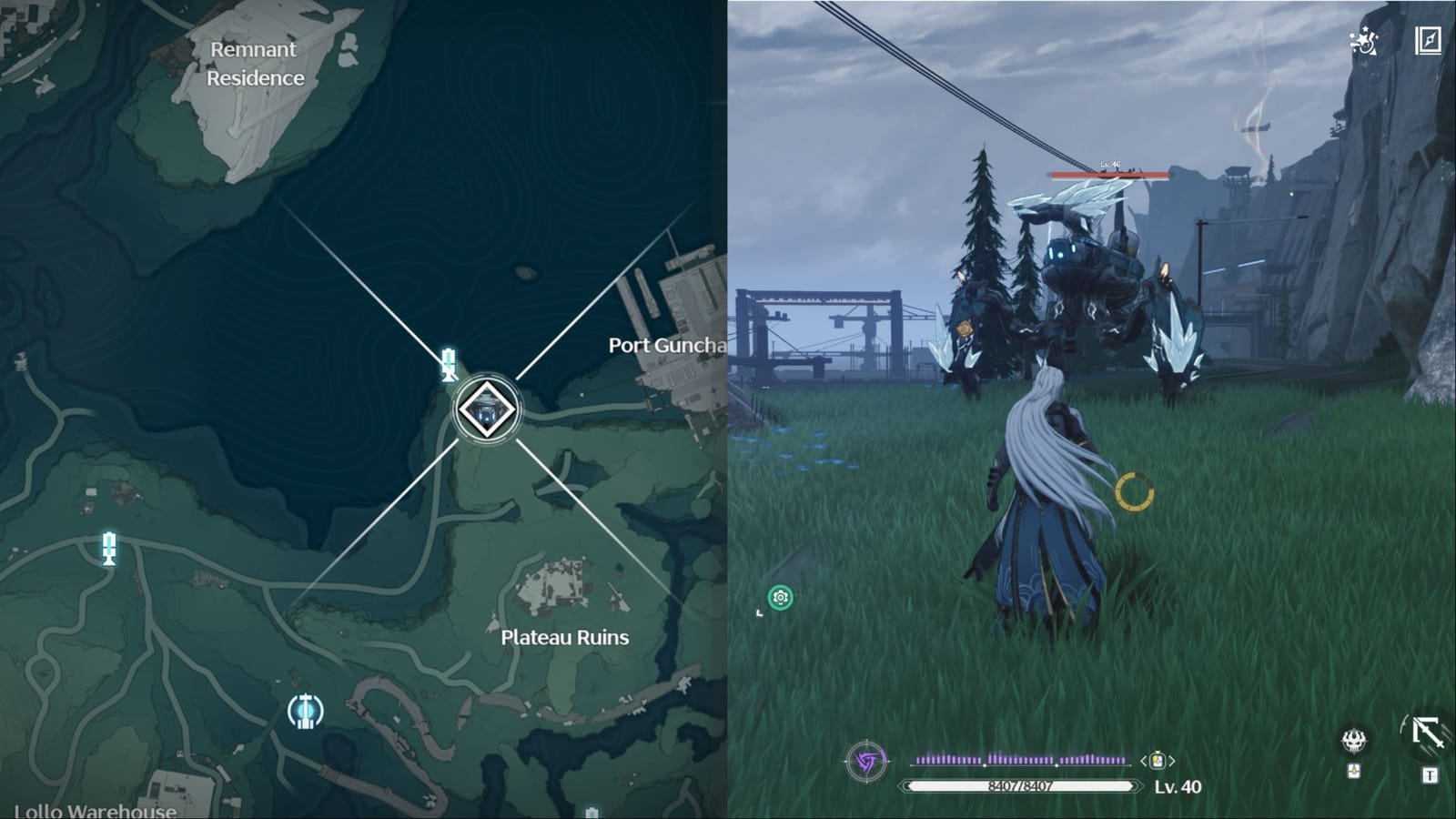
Task: Select the Port Guncharo map label
Action: [x=667, y=345]
